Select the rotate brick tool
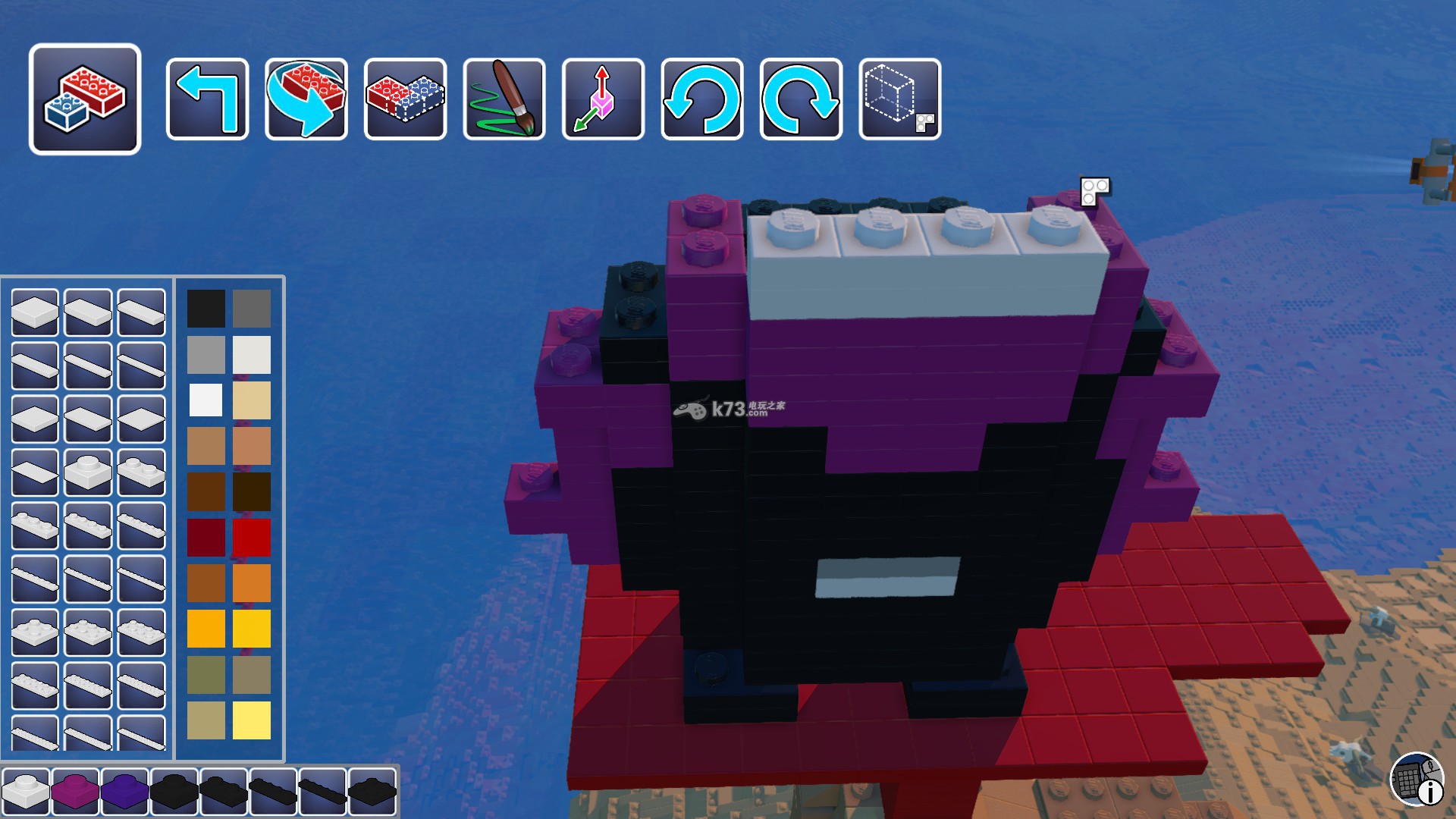 pyautogui.click(x=306, y=99)
